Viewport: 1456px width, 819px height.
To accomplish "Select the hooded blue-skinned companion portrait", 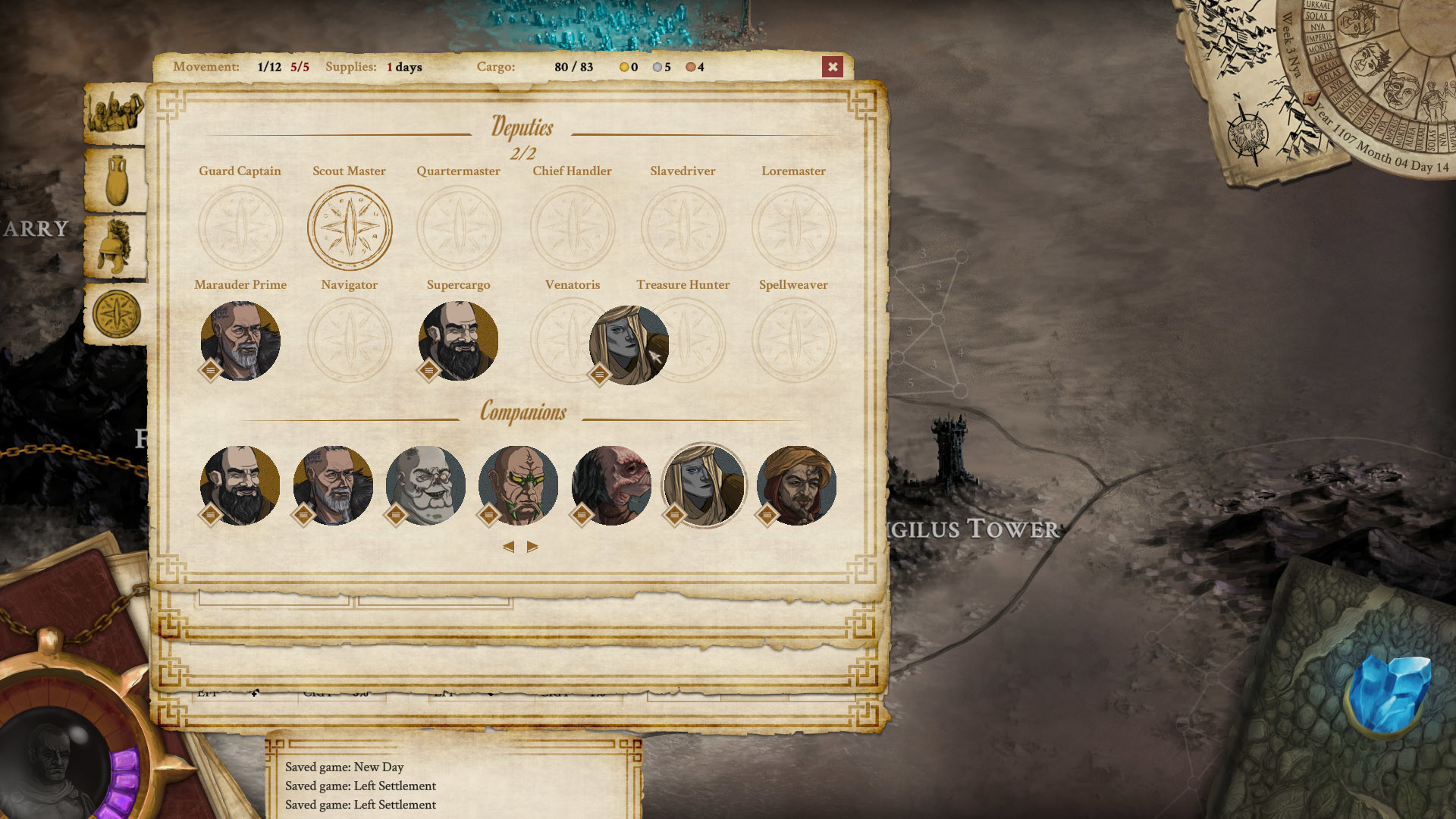I will pos(704,485).
